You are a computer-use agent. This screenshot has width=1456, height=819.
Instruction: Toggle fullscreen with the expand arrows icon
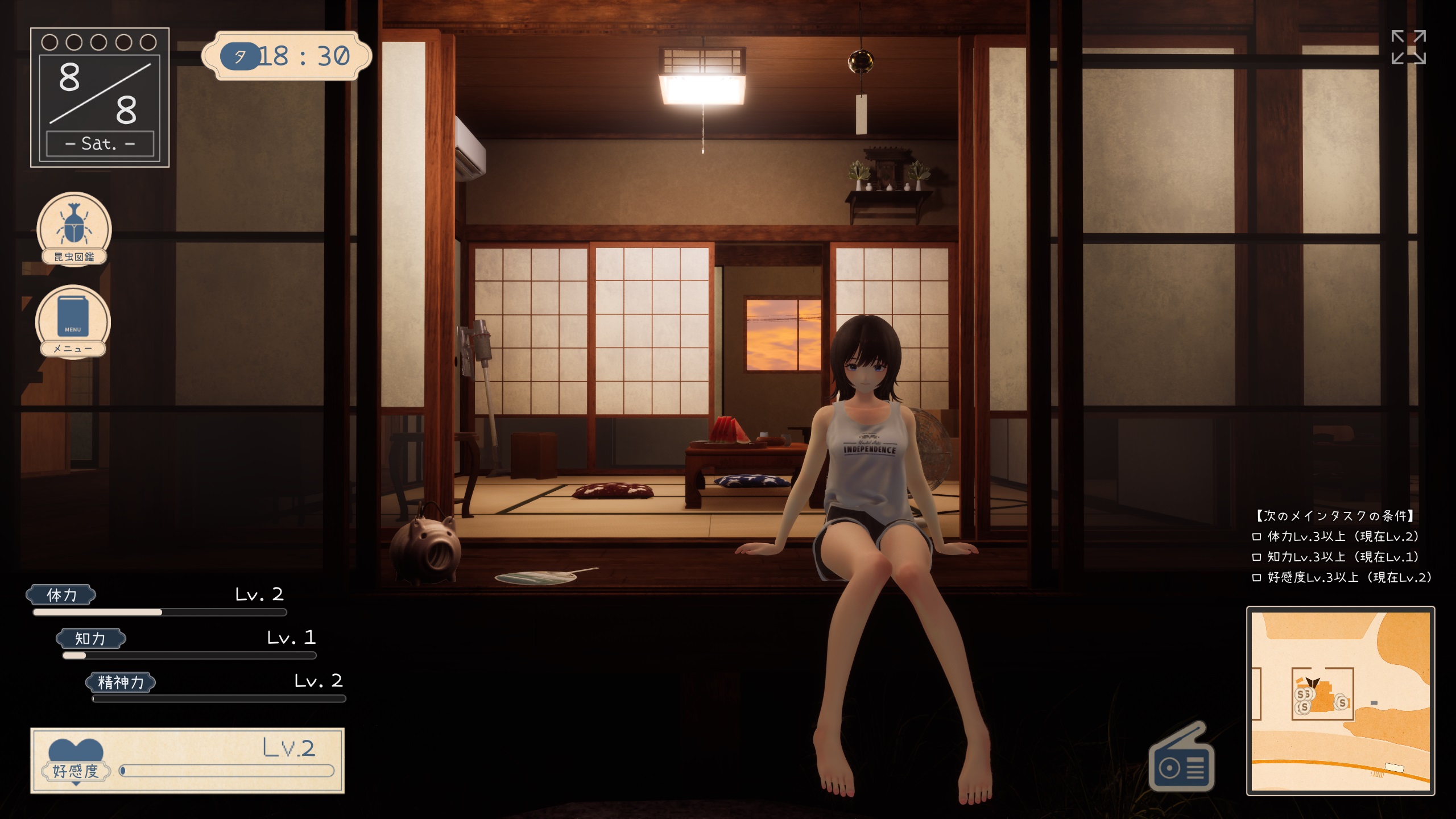click(1408, 48)
